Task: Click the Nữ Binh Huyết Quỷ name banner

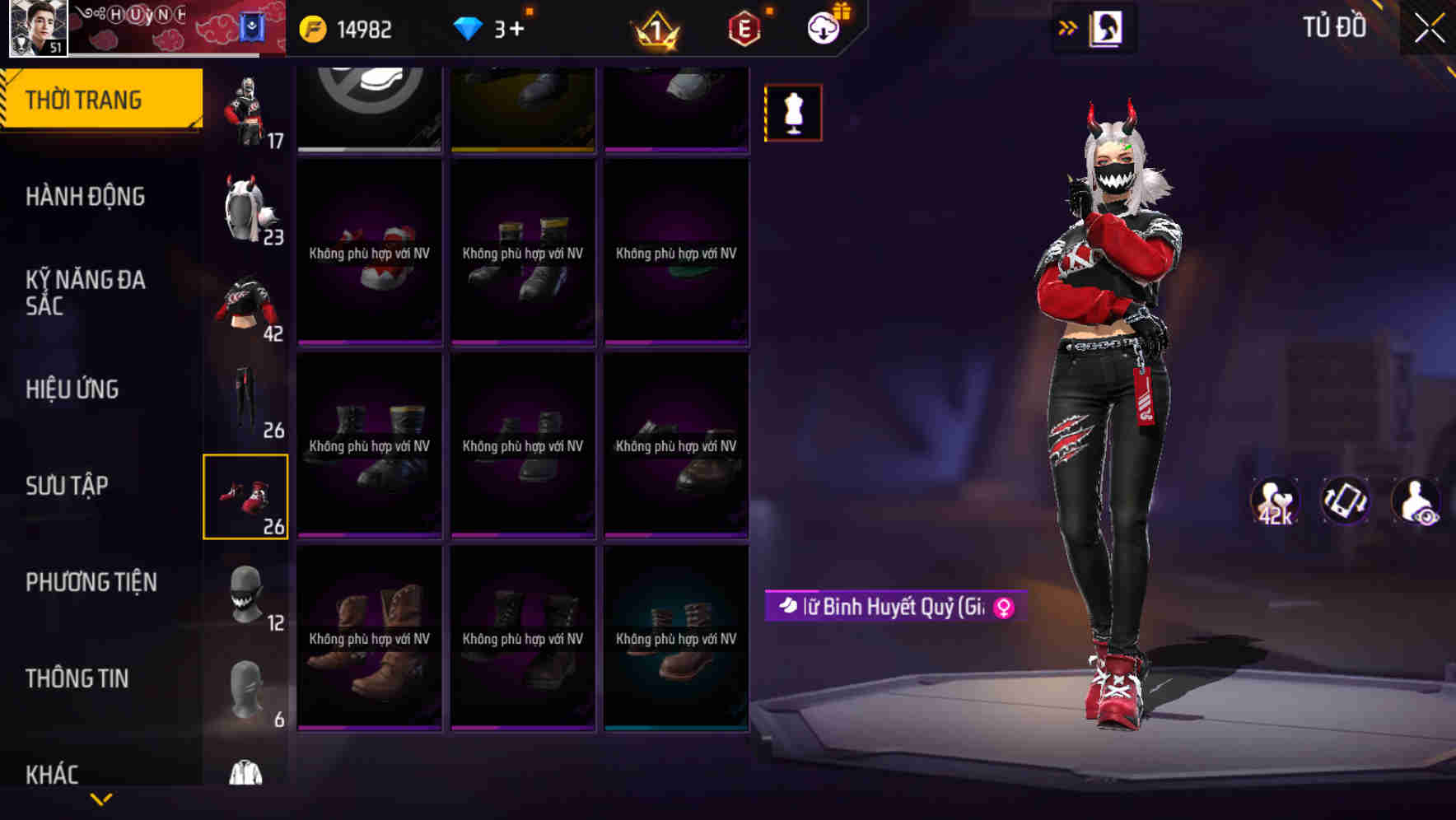Action: [x=889, y=606]
